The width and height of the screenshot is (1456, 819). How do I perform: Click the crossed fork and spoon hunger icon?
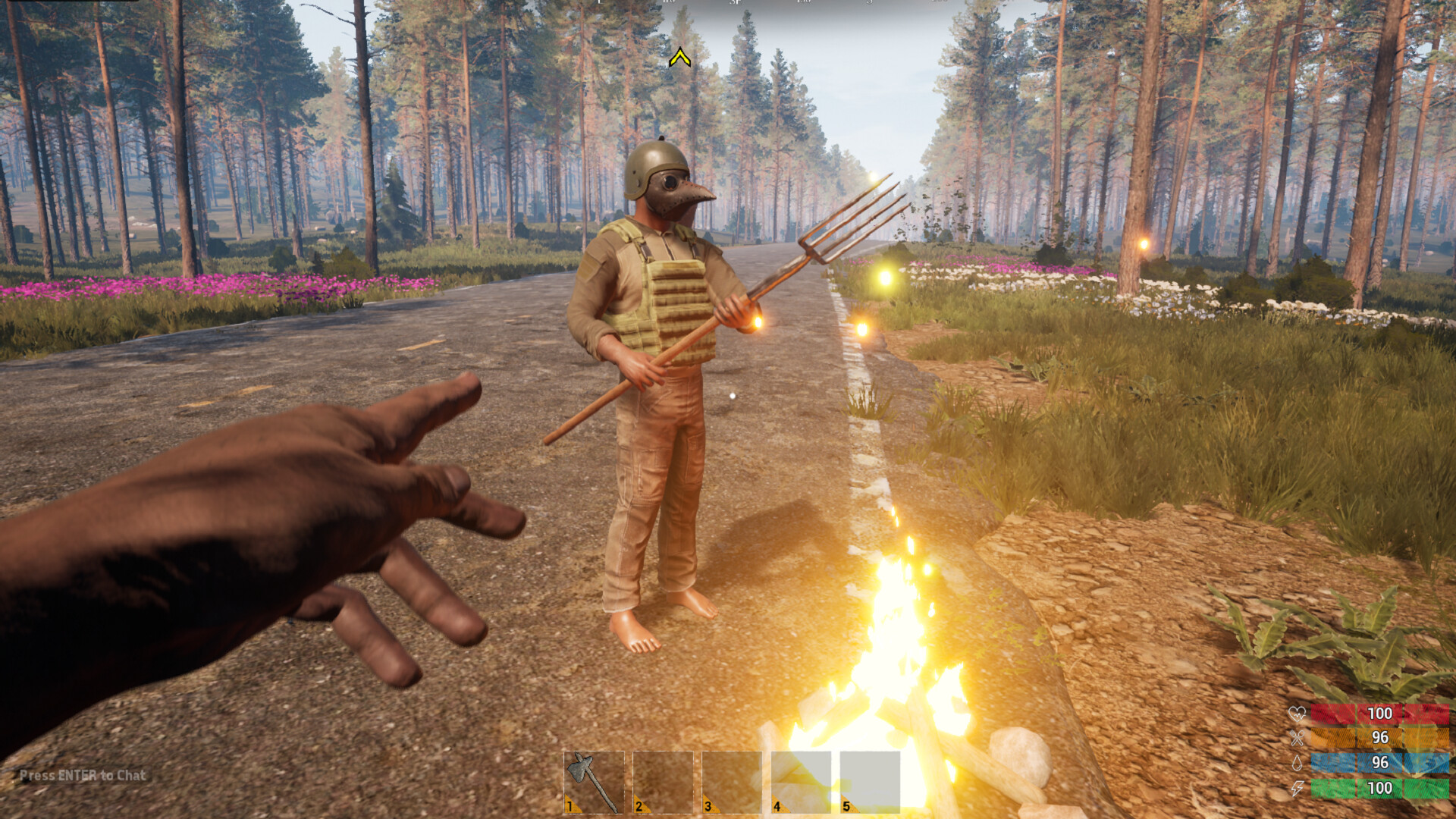coord(1296,737)
